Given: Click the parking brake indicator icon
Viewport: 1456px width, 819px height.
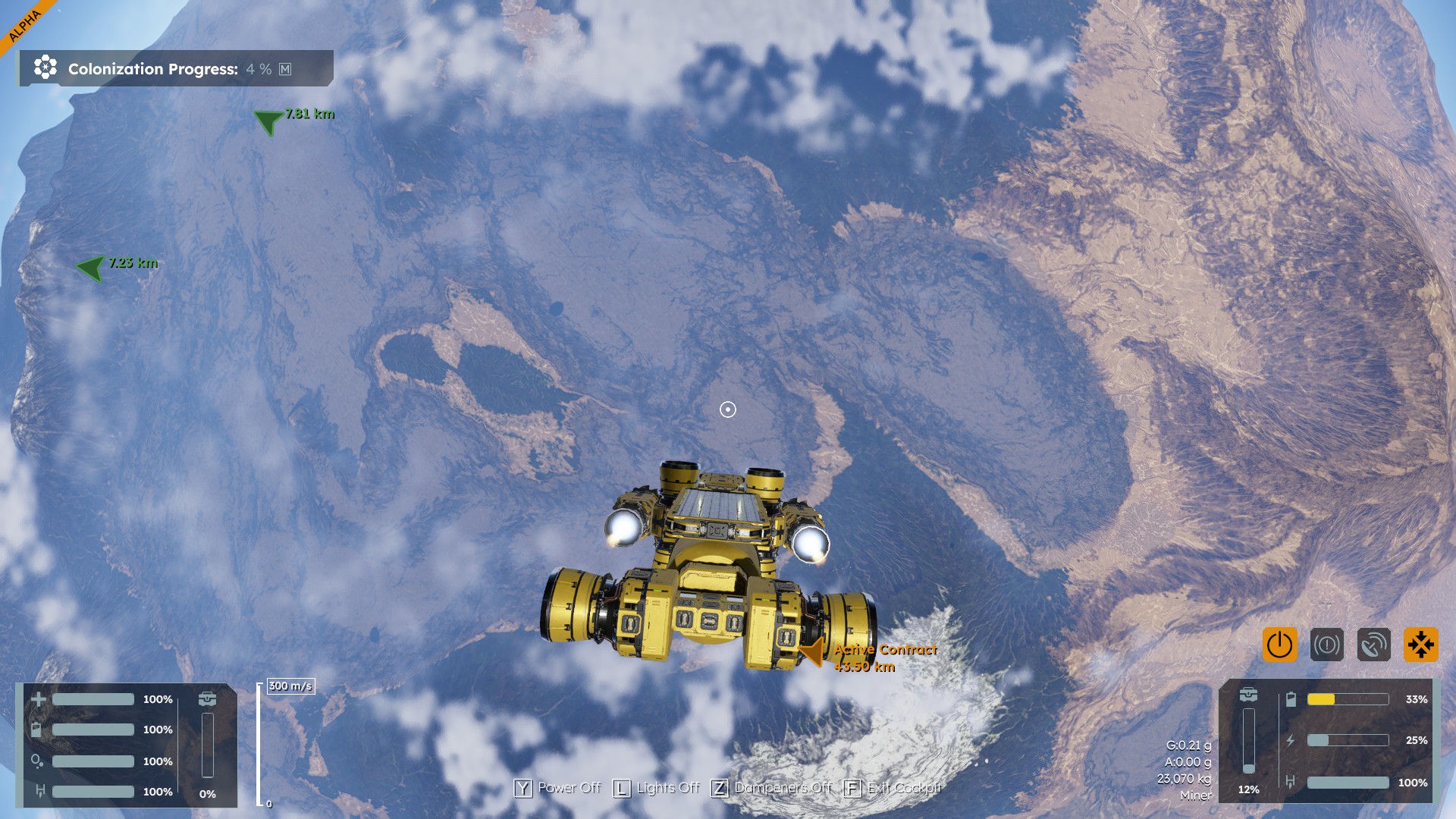Looking at the screenshot, I should 1326,645.
